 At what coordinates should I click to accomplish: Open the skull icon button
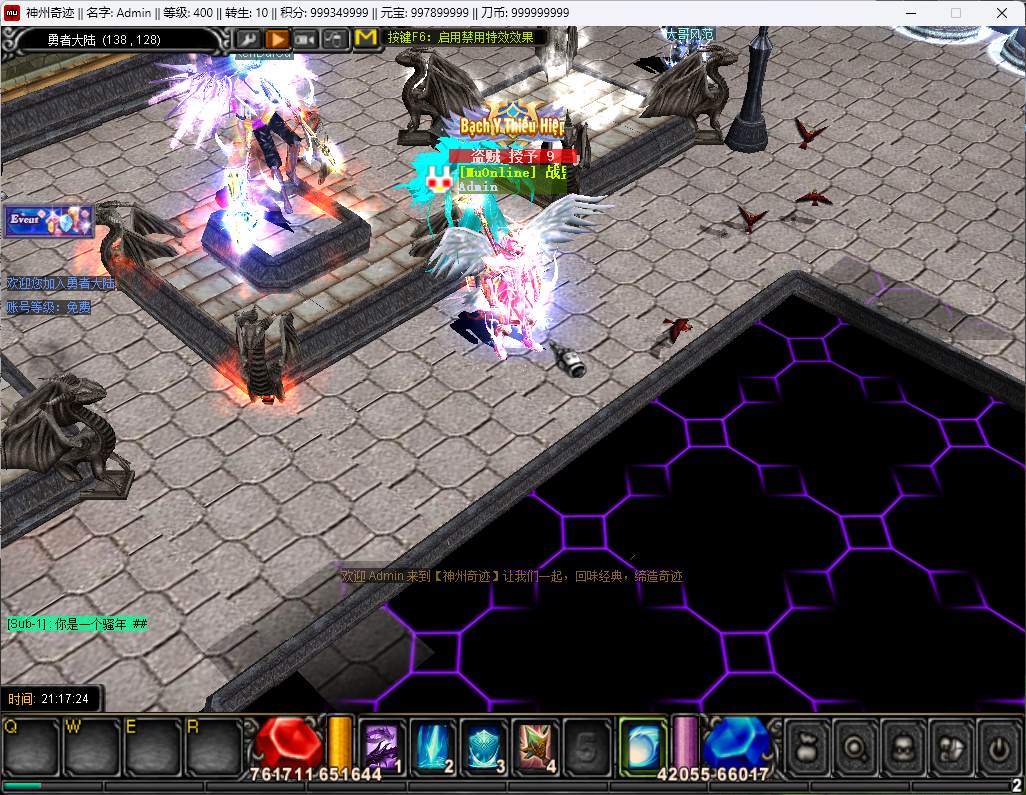903,746
